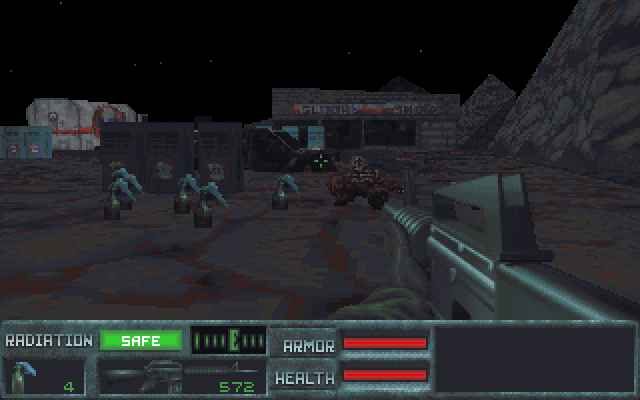640x400 pixels.
Task: Click the empty message panel
Action: pyautogui.click(x=533, y=359)
